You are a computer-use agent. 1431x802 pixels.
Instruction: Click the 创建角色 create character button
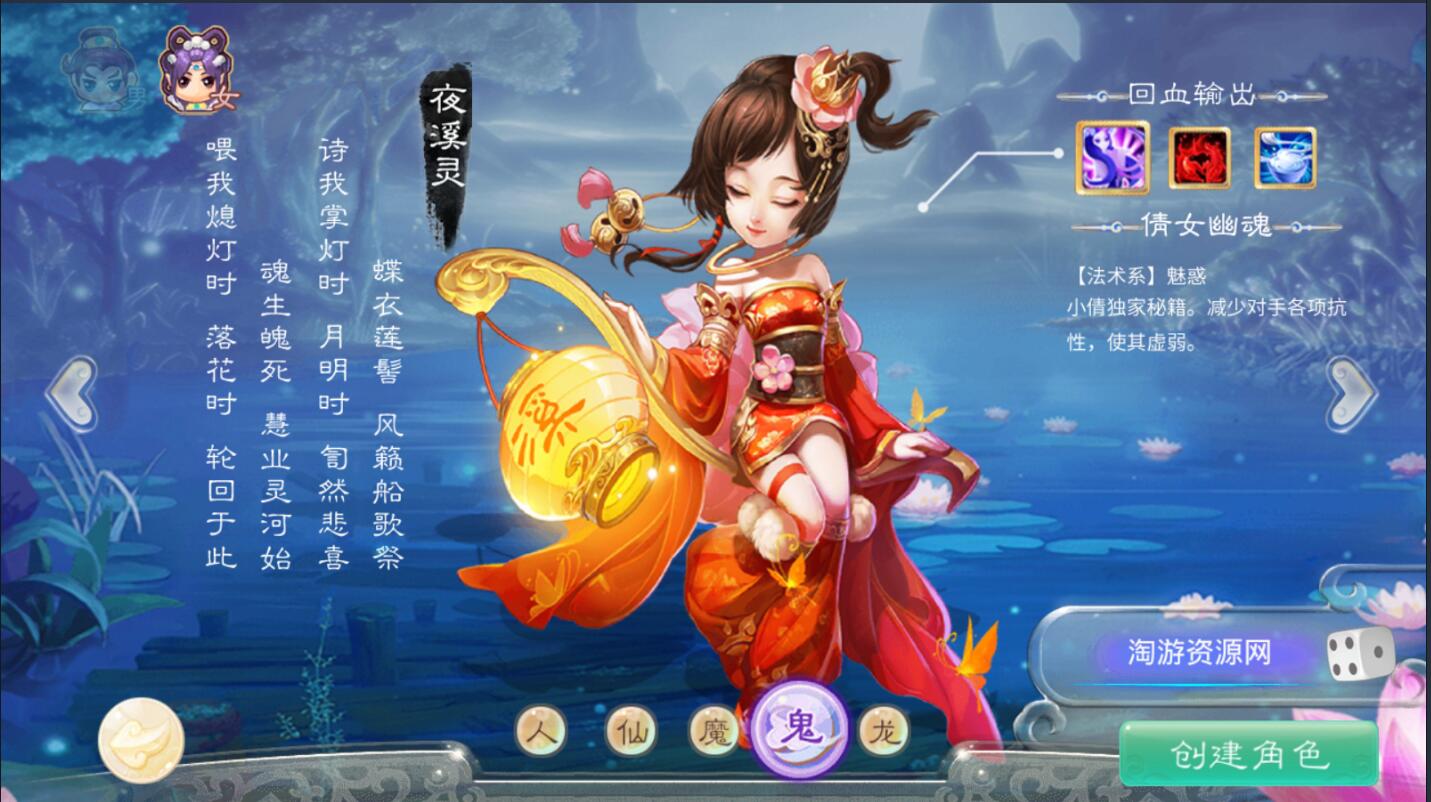(1248, 753)
